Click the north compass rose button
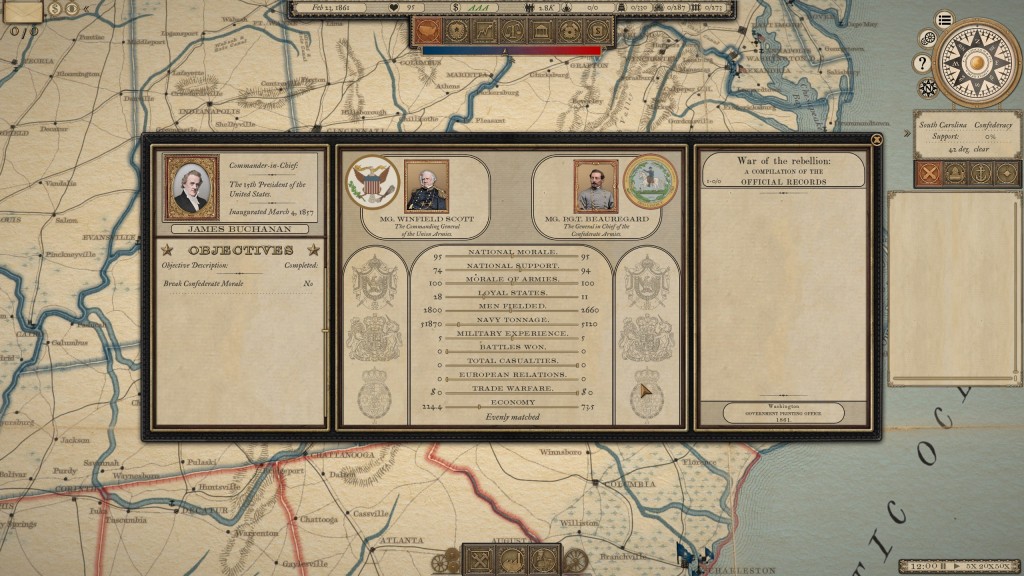 (x=928, y=87)
